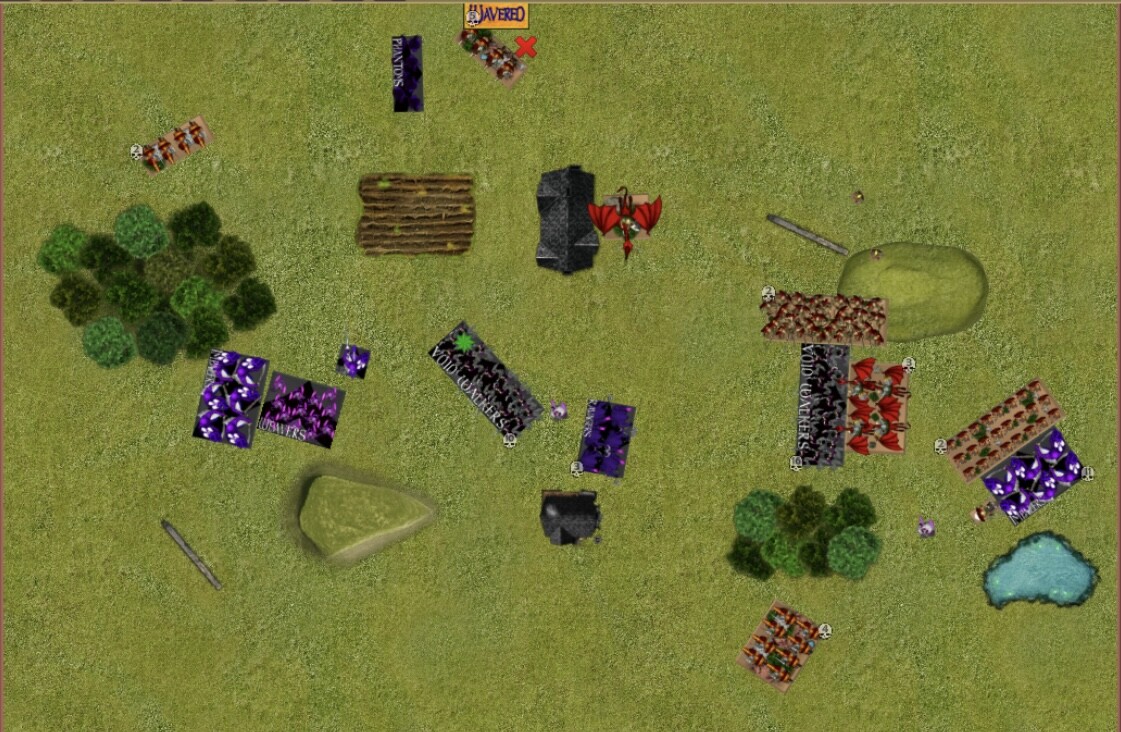Select the lone red dragon token
Screen dimensions: 1121x732
(626, 217)
